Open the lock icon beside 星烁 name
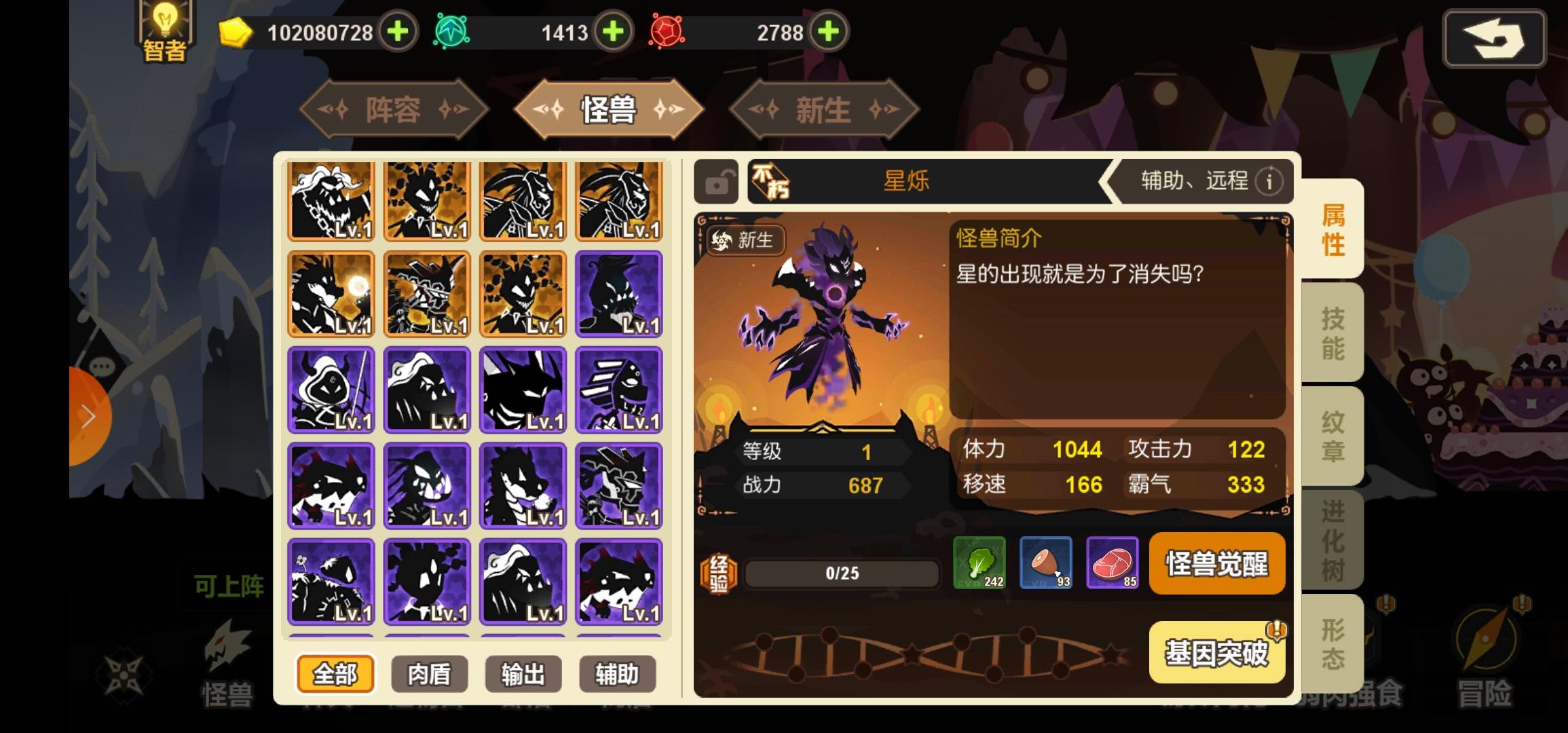The width and height of the screenshot is (1568, 733). tap(717, 182)
